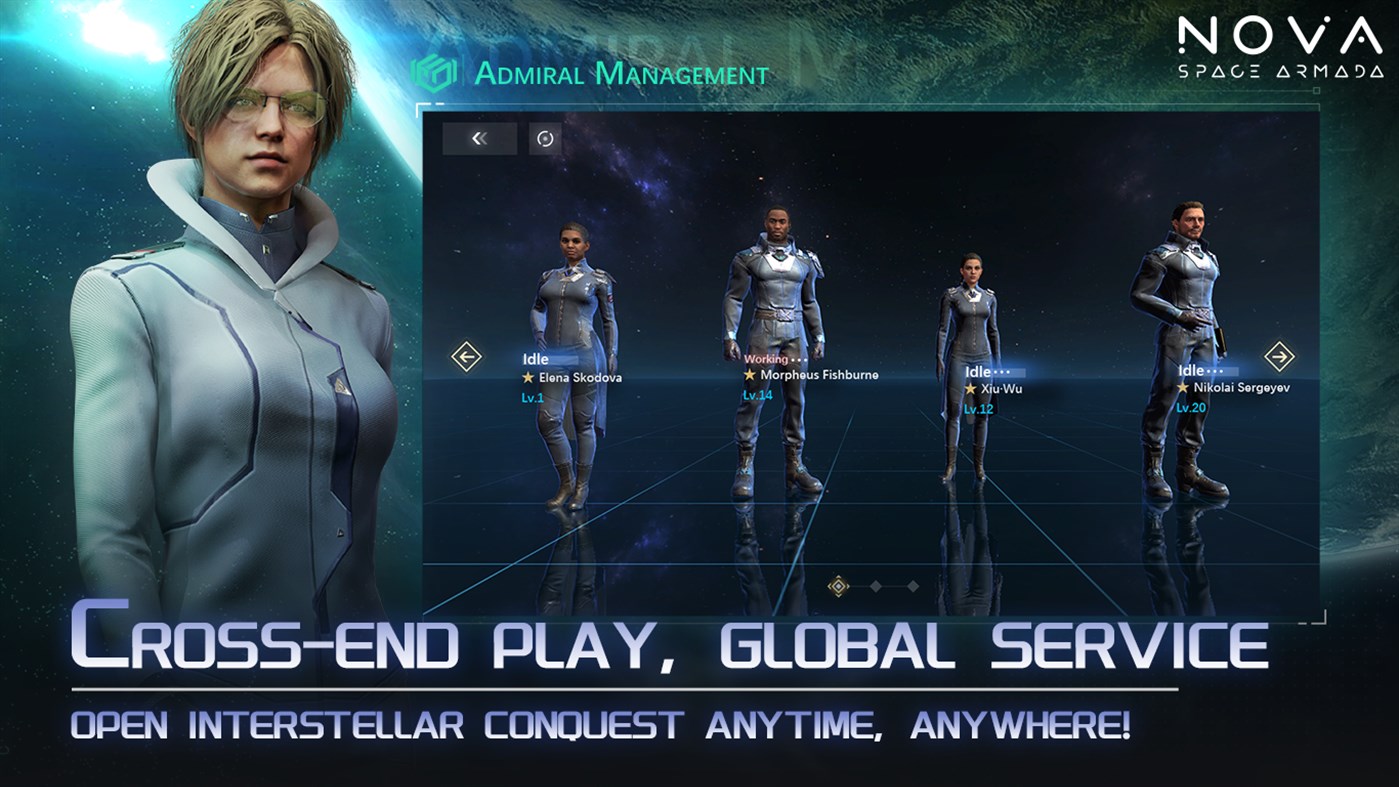Click the star icon beside Nikolai Sergeyev
Viewport: 1399px width, 787px height.
1184,388
